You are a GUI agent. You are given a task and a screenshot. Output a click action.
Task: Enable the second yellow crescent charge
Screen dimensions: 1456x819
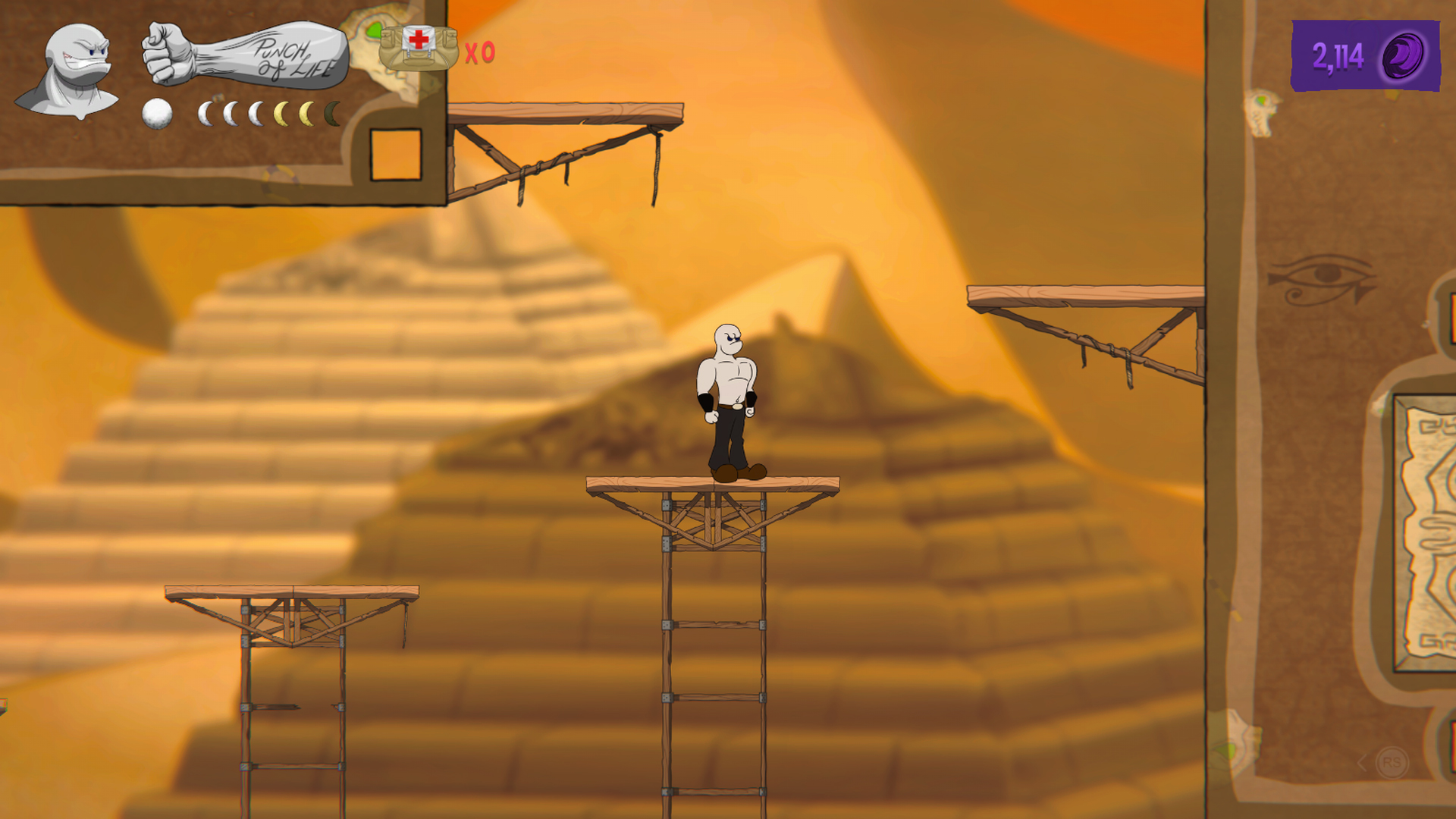(x=307, y=113)
